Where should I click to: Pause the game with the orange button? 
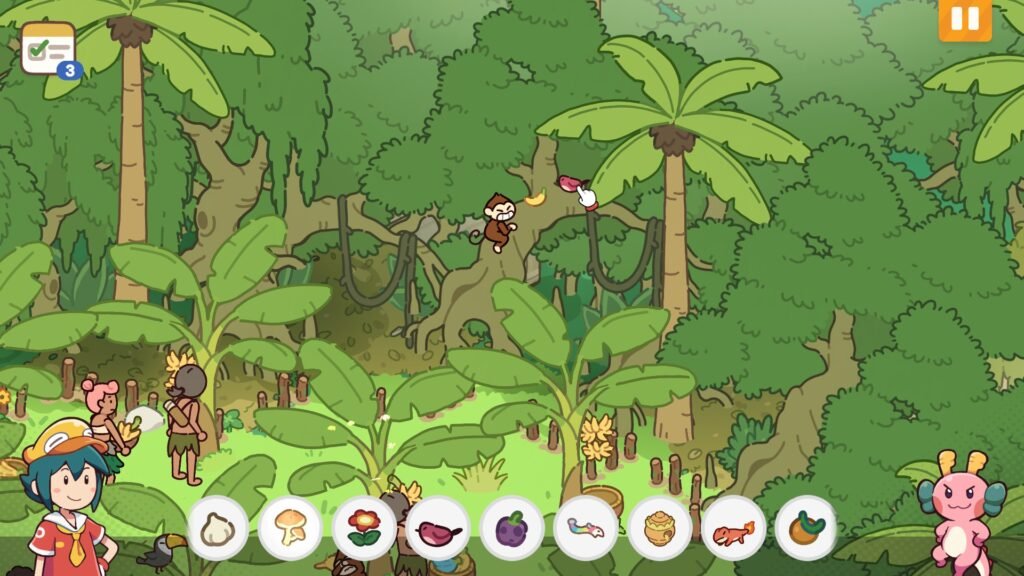(x=964, y=19)
